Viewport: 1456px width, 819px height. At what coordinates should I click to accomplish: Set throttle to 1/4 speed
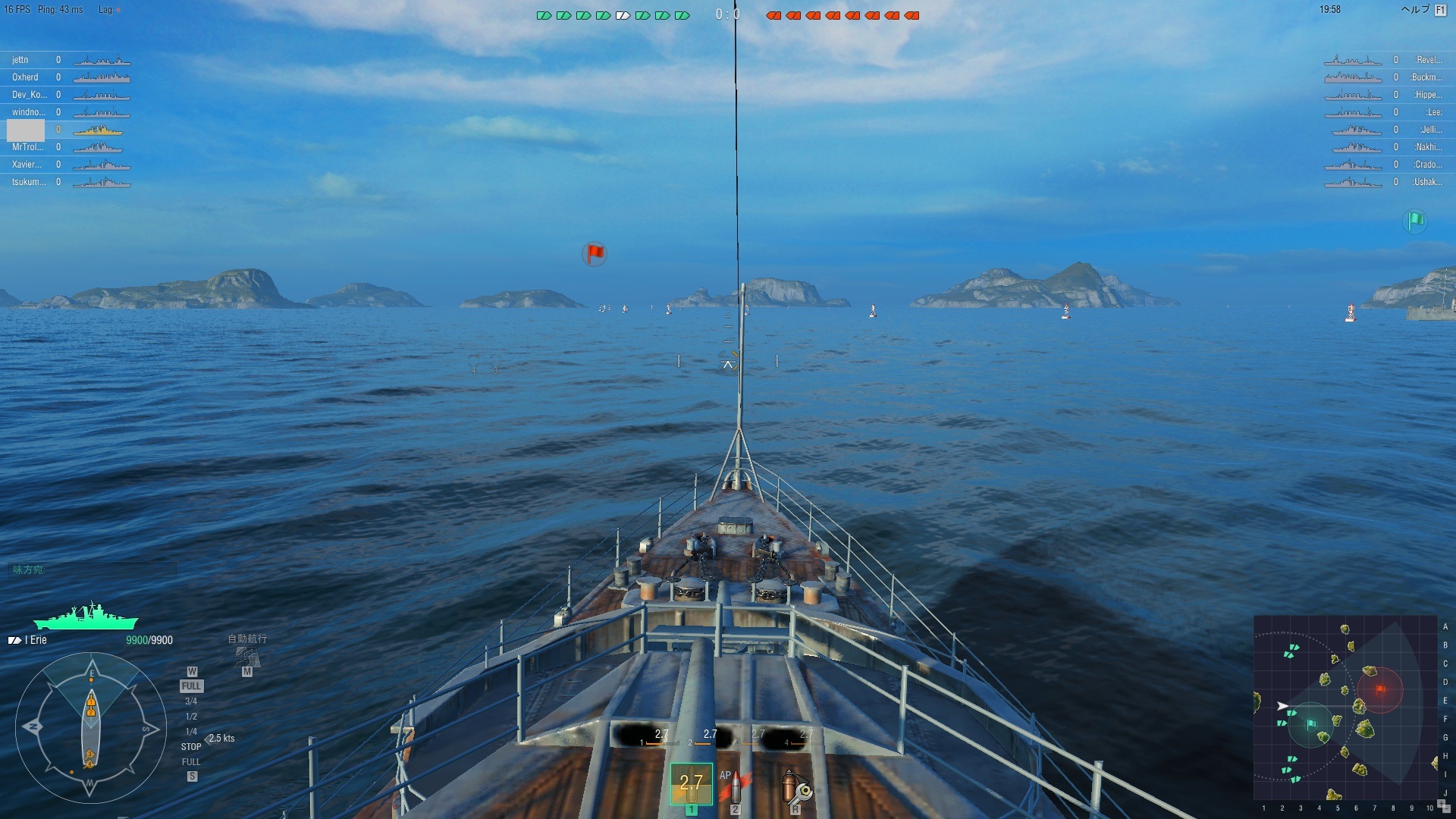[191, 732]
